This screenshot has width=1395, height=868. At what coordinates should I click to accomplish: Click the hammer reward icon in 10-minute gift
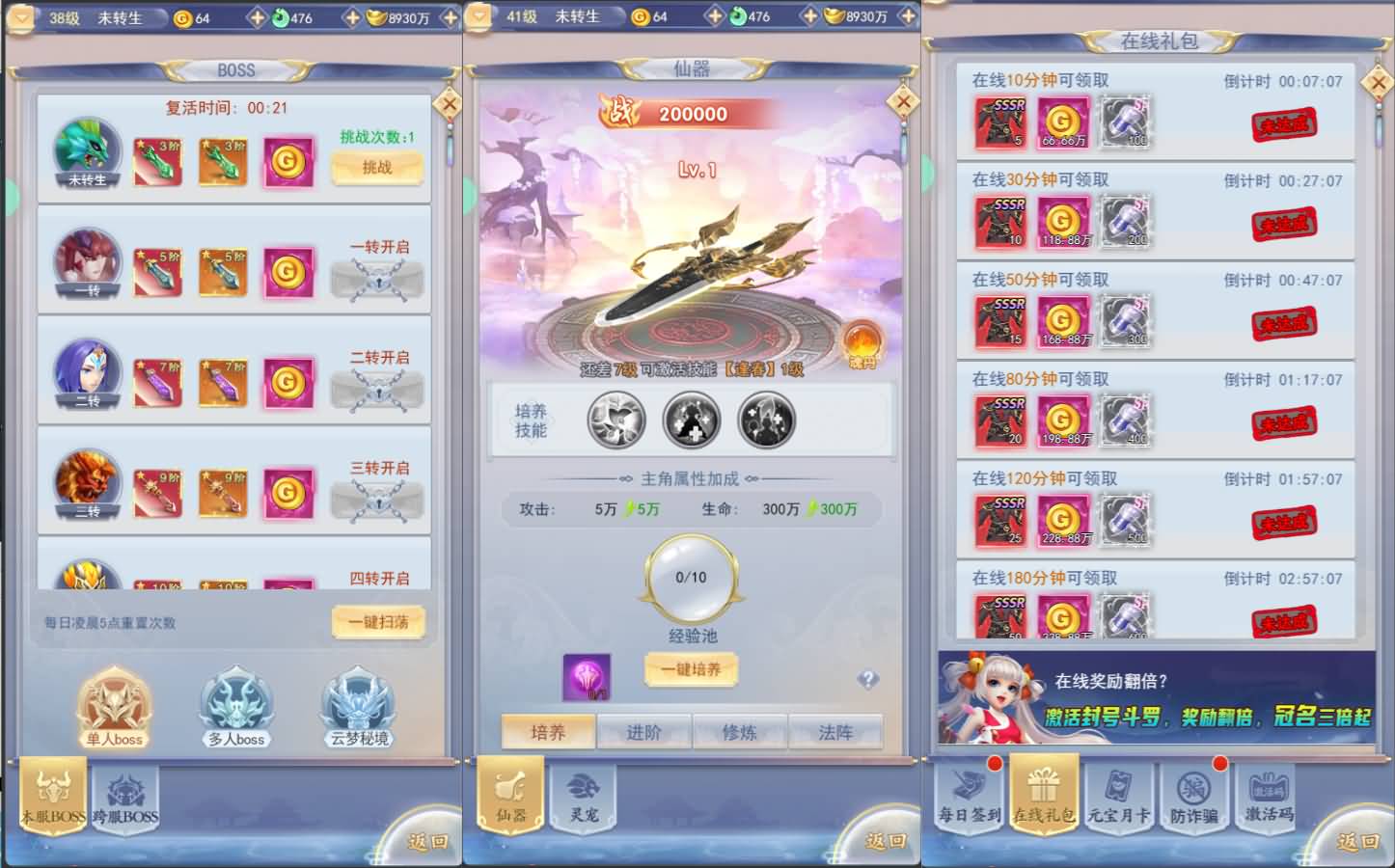coord(1125,122)
